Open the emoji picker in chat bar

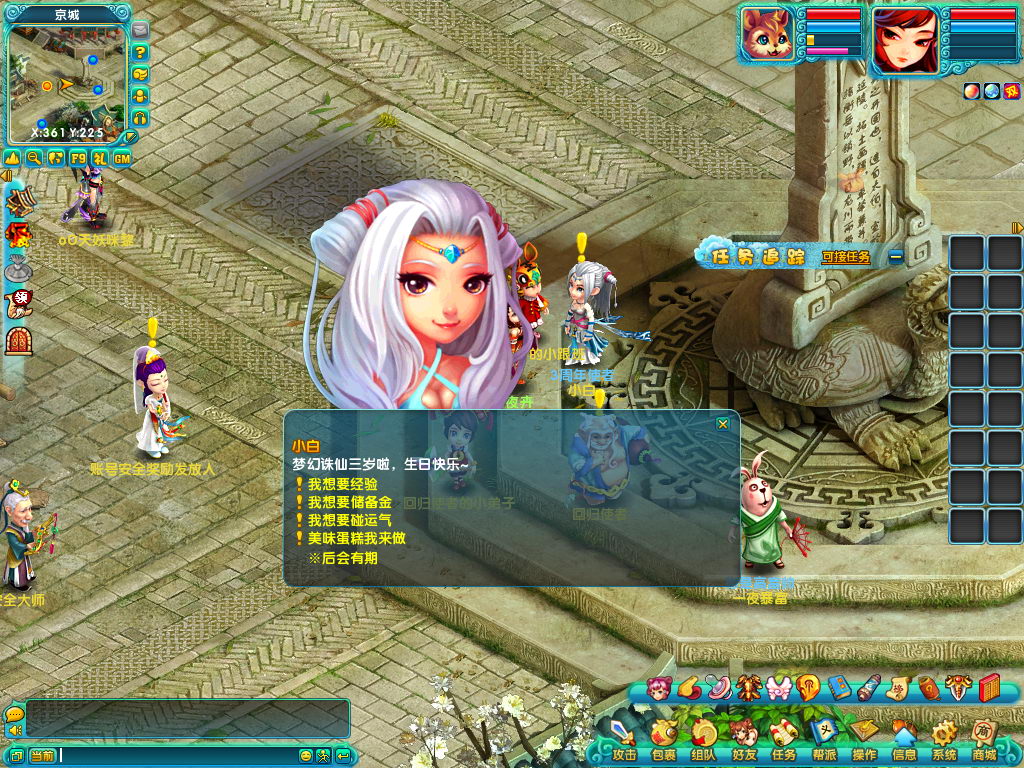(x=307, y=755)
